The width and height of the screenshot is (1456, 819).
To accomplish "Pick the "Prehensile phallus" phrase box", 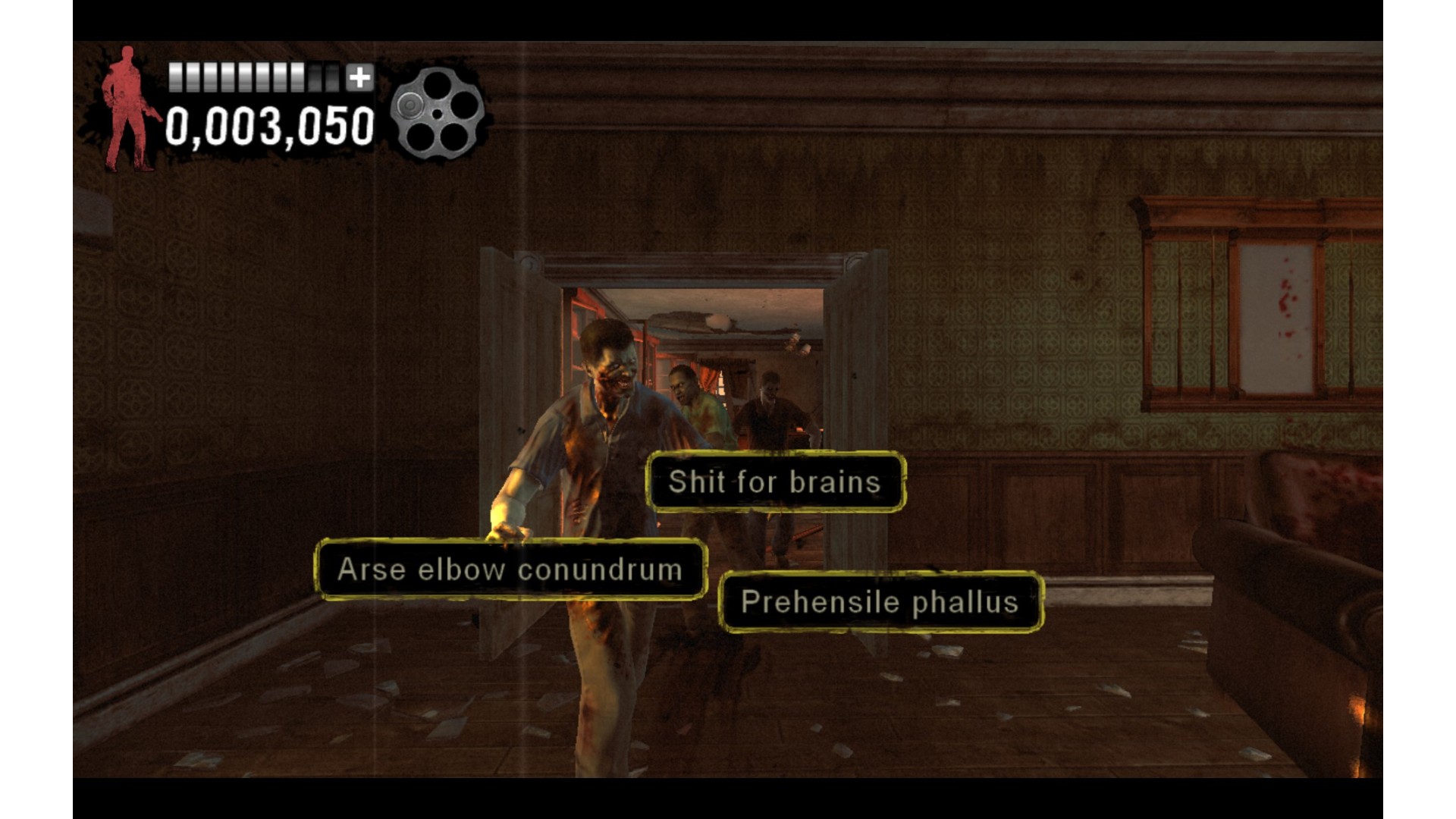I will [x=880, y=602].
